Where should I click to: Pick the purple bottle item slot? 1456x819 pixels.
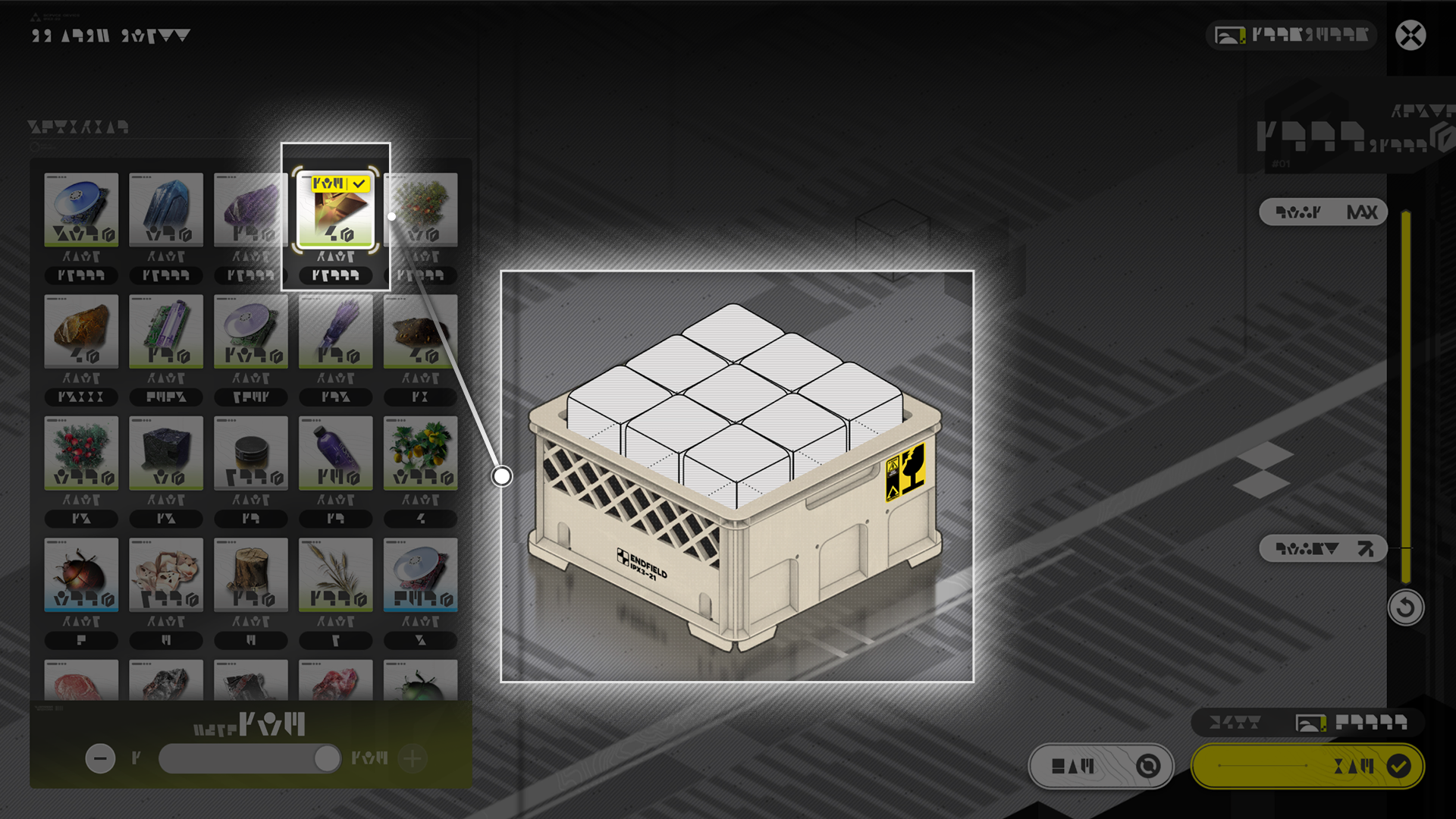click(x=335, y=453)
